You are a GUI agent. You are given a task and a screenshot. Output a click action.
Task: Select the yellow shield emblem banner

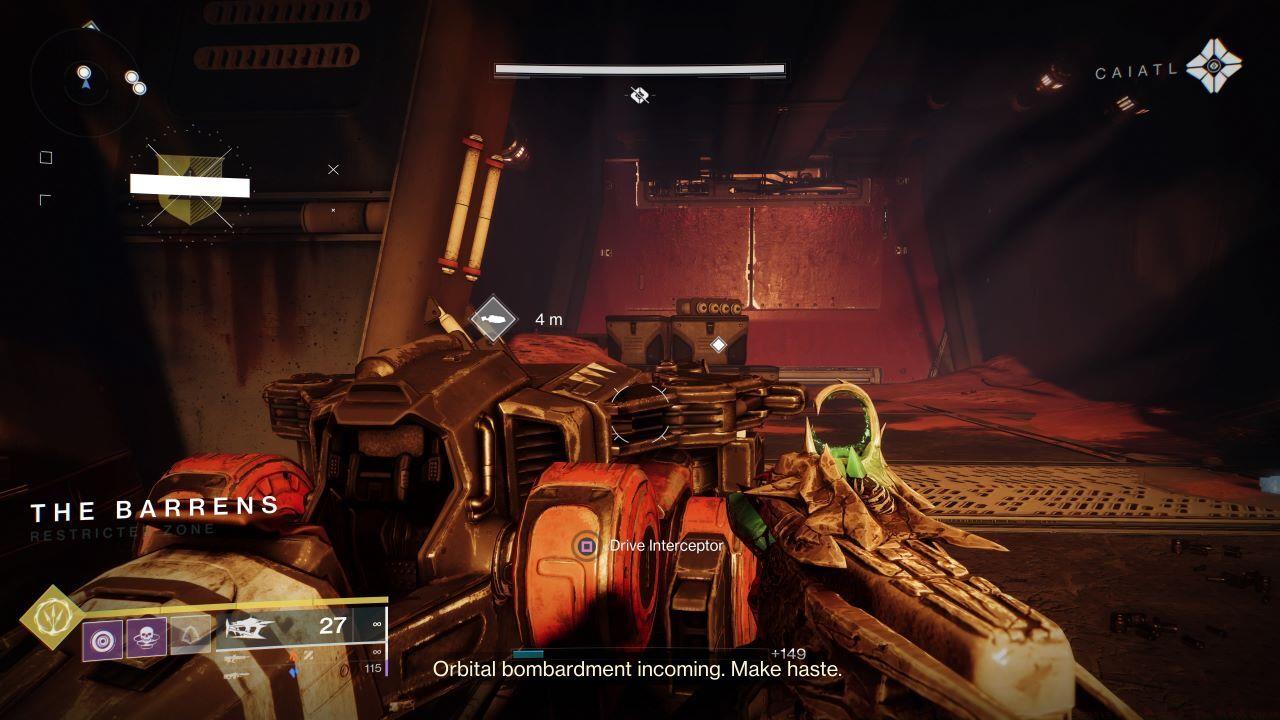[189, 185]
